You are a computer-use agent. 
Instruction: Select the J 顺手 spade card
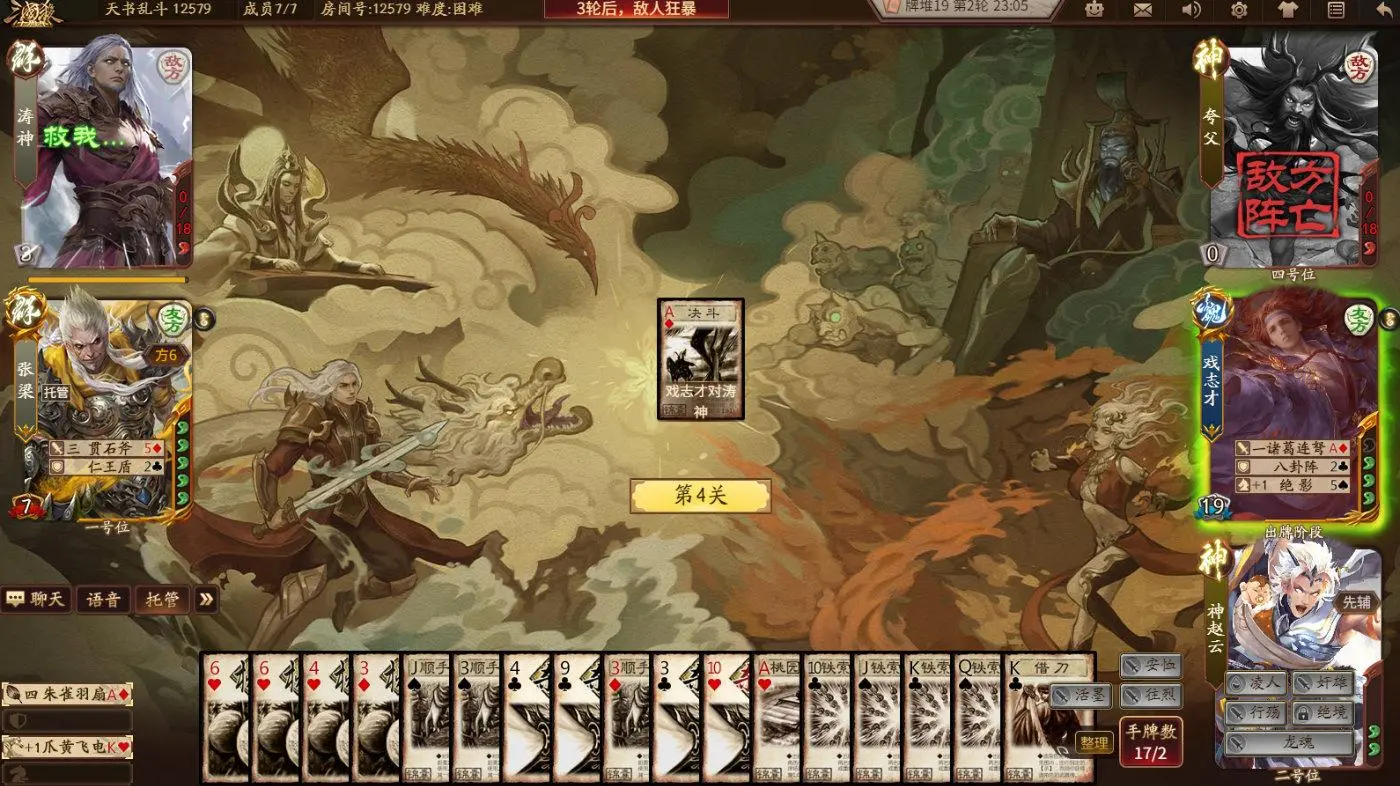click(426, 717)
